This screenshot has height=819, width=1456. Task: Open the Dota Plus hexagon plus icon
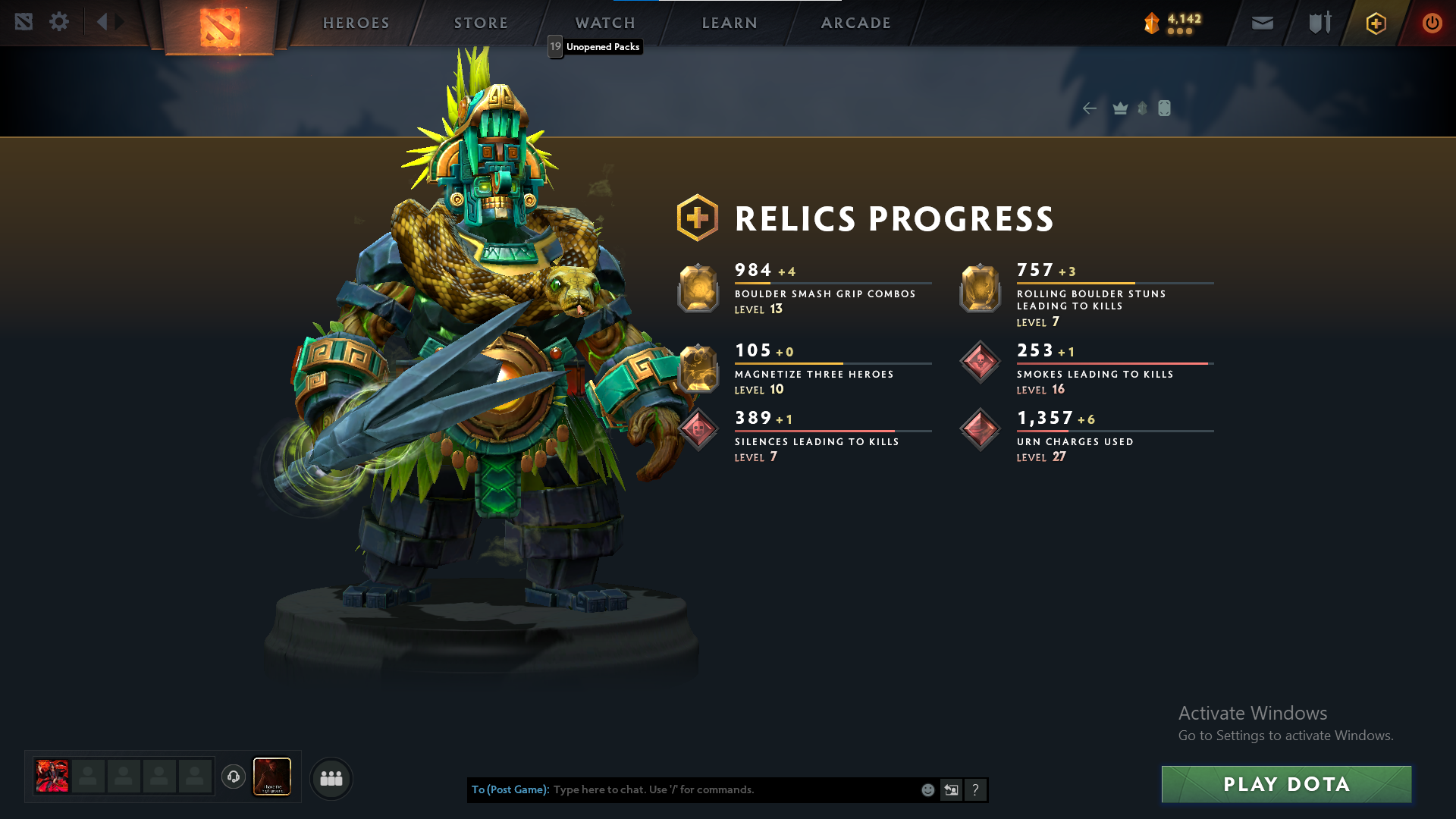pos(1375,23)
